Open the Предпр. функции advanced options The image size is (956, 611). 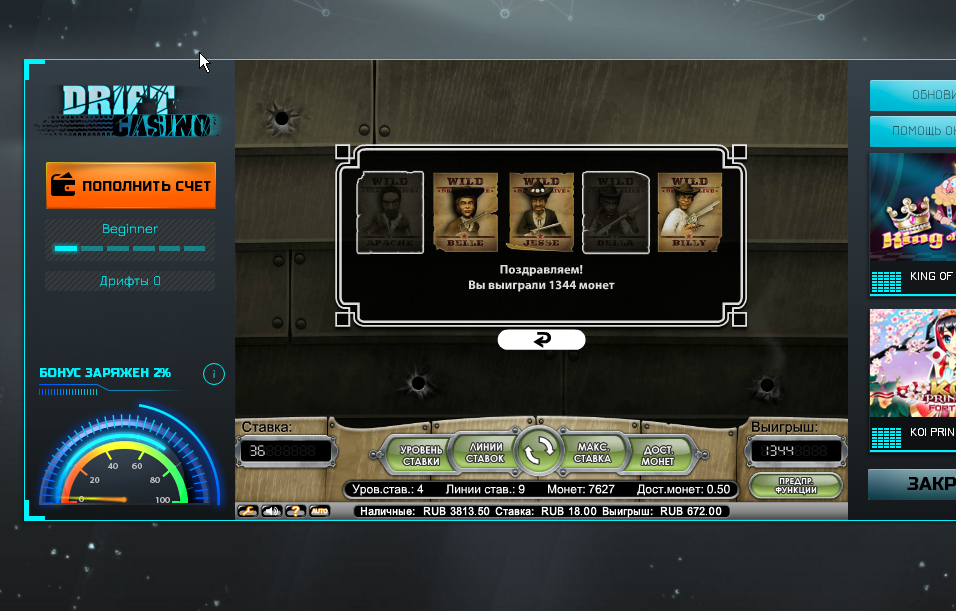coord(795,485)
